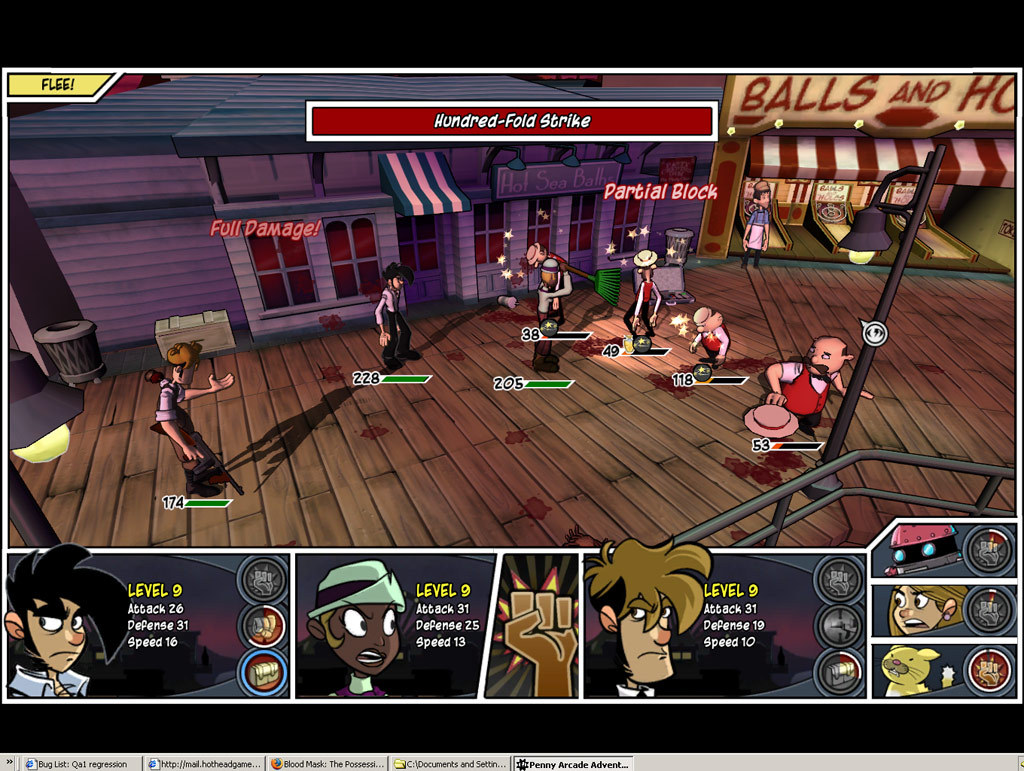Choose the brown-haired character's fist attack icon
1024x771 pixels.
pos(838,580)
